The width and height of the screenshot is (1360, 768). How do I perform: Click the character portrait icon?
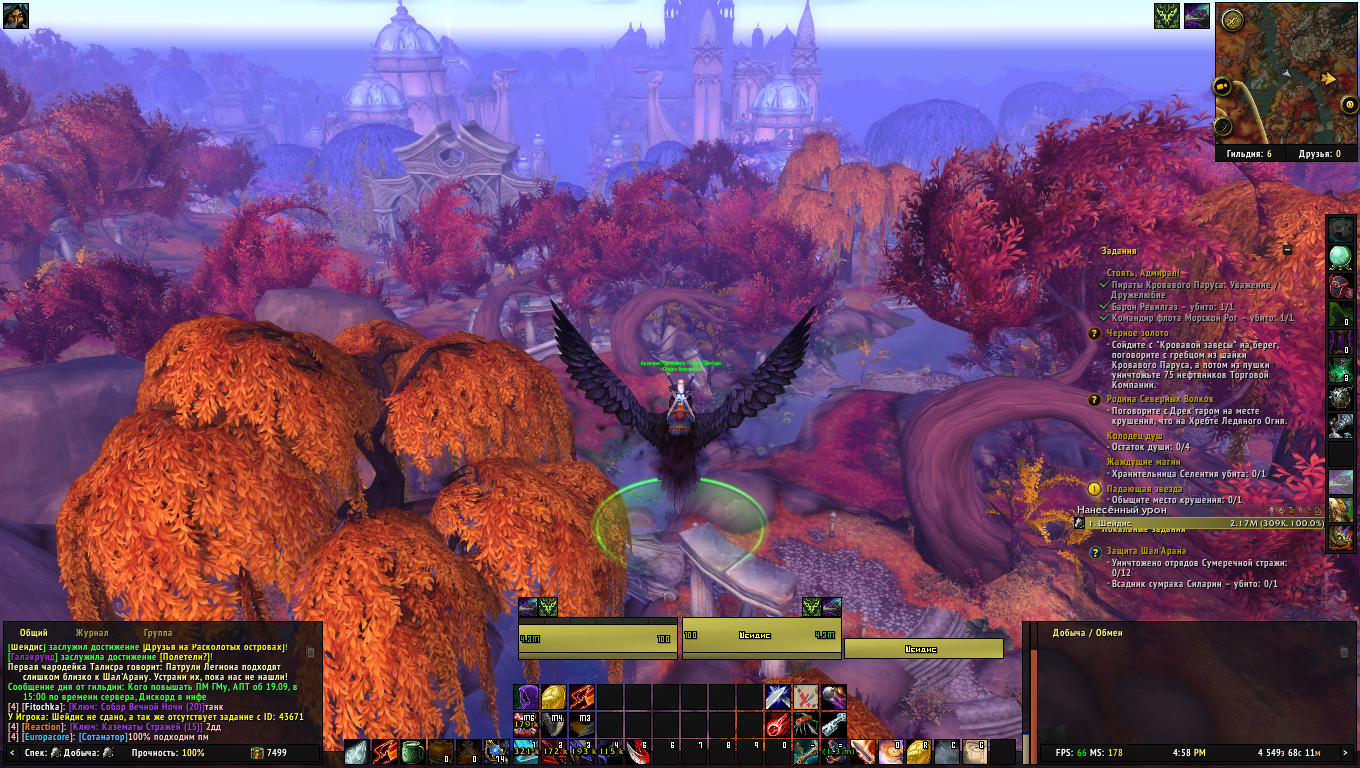[x=16, y=16]
